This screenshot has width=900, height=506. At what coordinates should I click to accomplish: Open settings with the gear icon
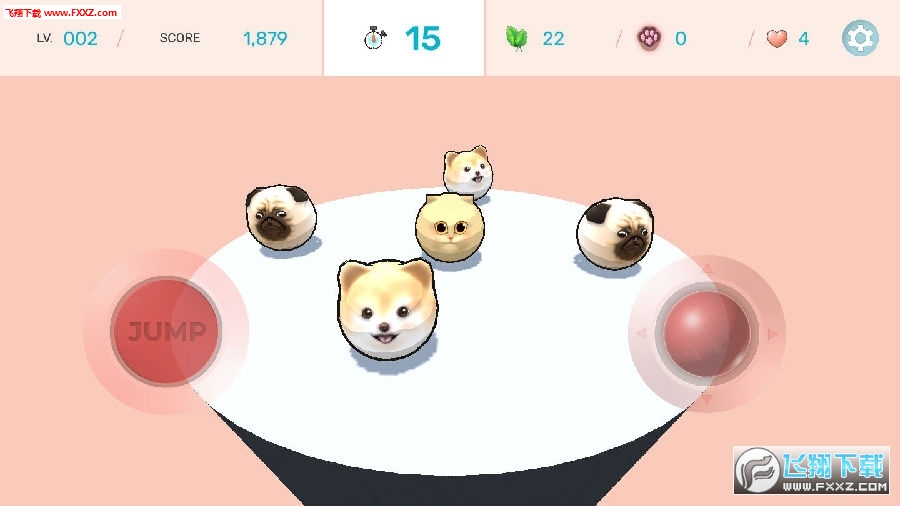(x=859, y=38)
